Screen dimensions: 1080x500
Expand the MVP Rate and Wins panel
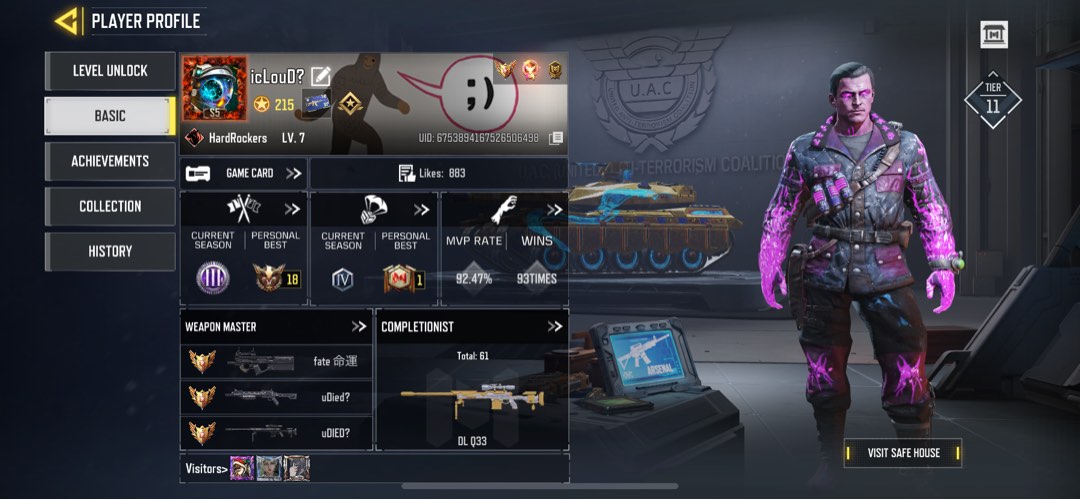(x=554, y=210)
